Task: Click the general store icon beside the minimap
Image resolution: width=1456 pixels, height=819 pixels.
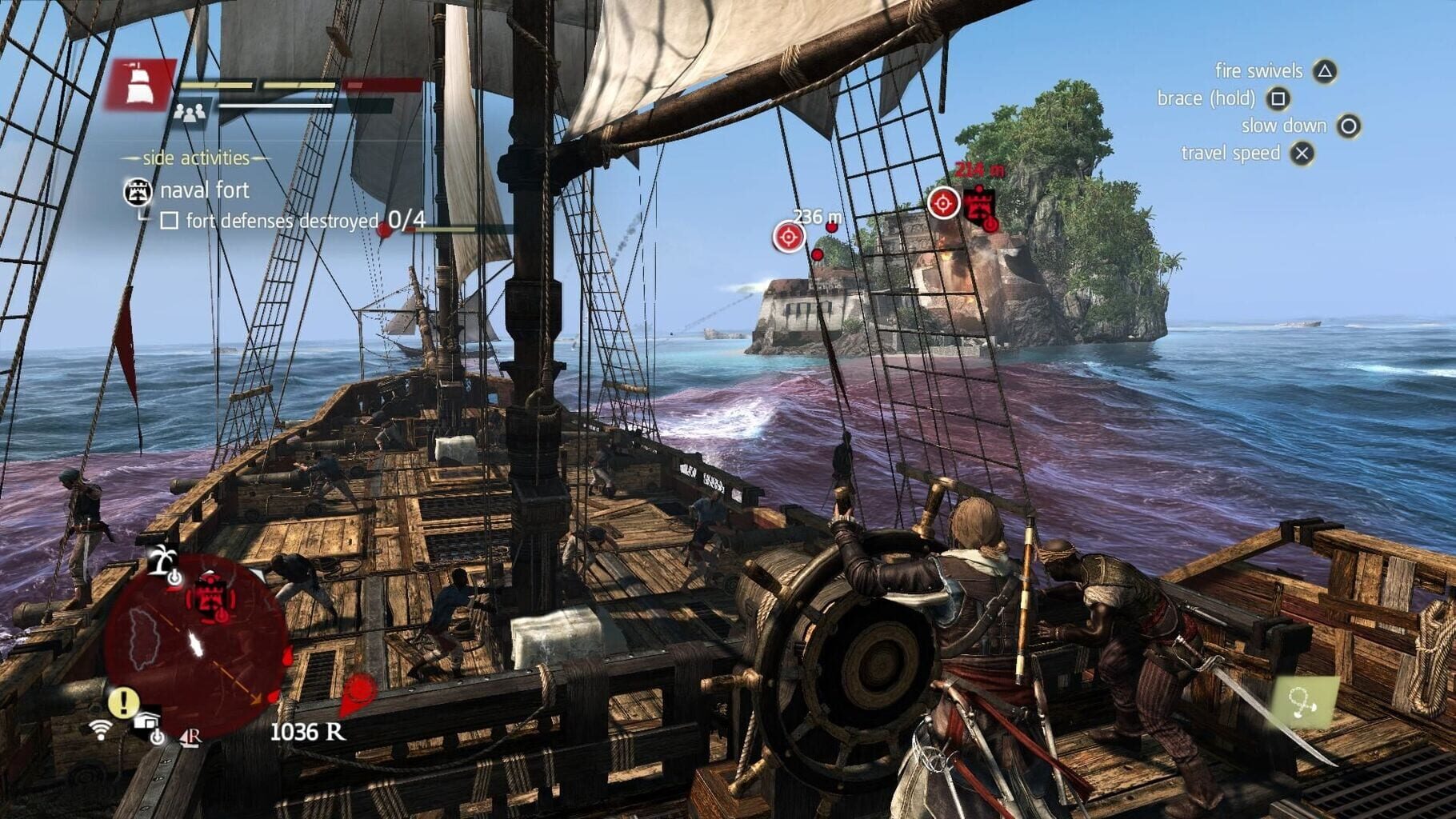Action: coord(146,720)
